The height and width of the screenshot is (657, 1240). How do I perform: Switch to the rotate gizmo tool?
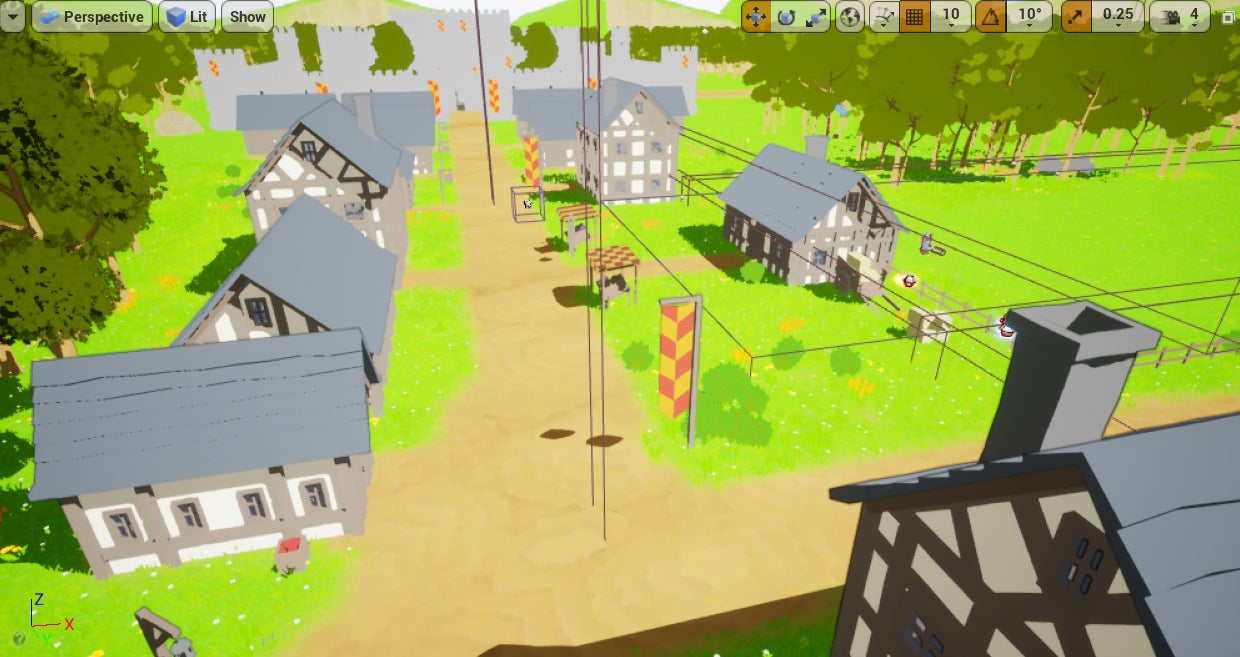click(x=786, y=16)
